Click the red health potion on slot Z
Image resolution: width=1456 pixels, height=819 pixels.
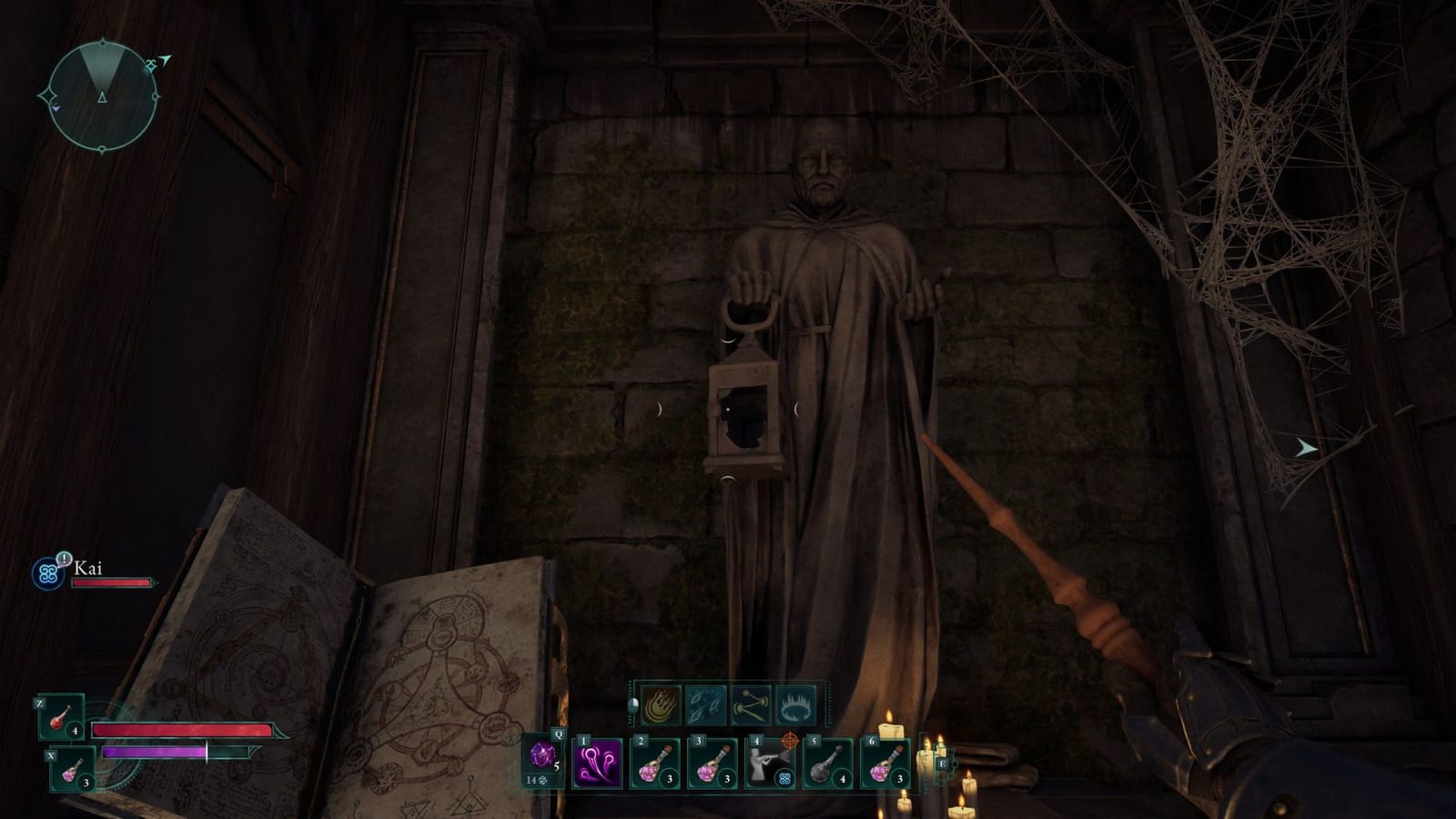[59, 717]
